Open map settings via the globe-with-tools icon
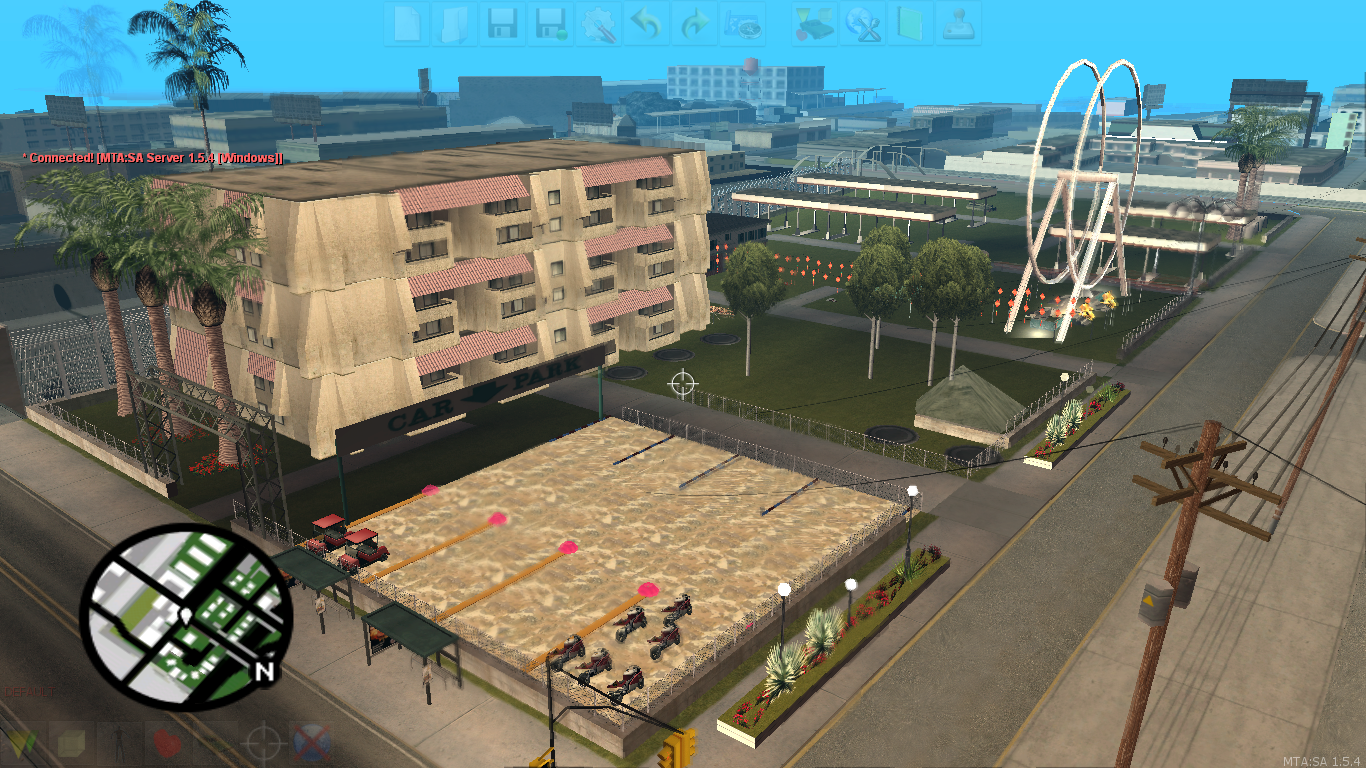This screenshot has width=1366, height=768. click(x=865, y=25)
